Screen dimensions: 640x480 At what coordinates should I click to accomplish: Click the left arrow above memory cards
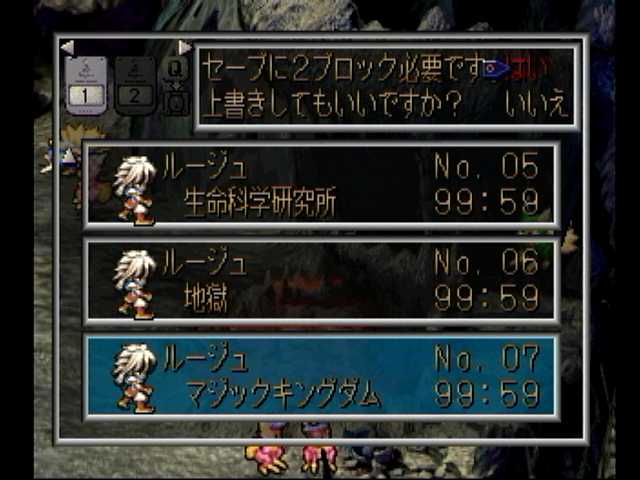[x=67, y=47]
